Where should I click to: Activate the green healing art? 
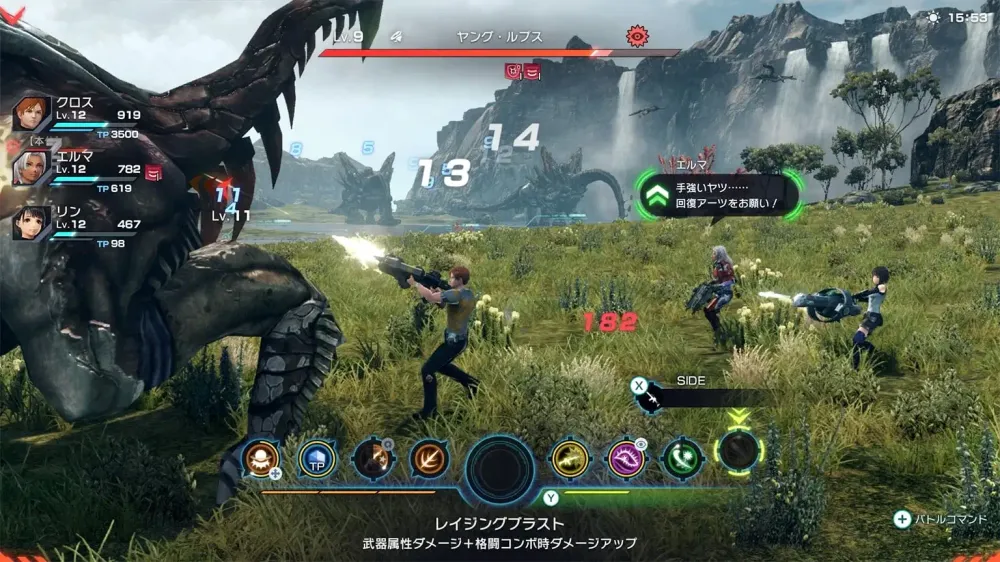[681, 458]
